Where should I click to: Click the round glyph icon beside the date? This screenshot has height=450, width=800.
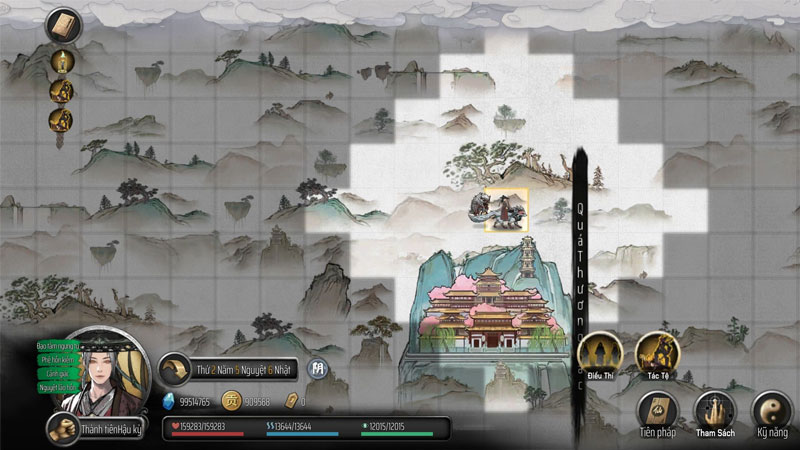point(318,369)
